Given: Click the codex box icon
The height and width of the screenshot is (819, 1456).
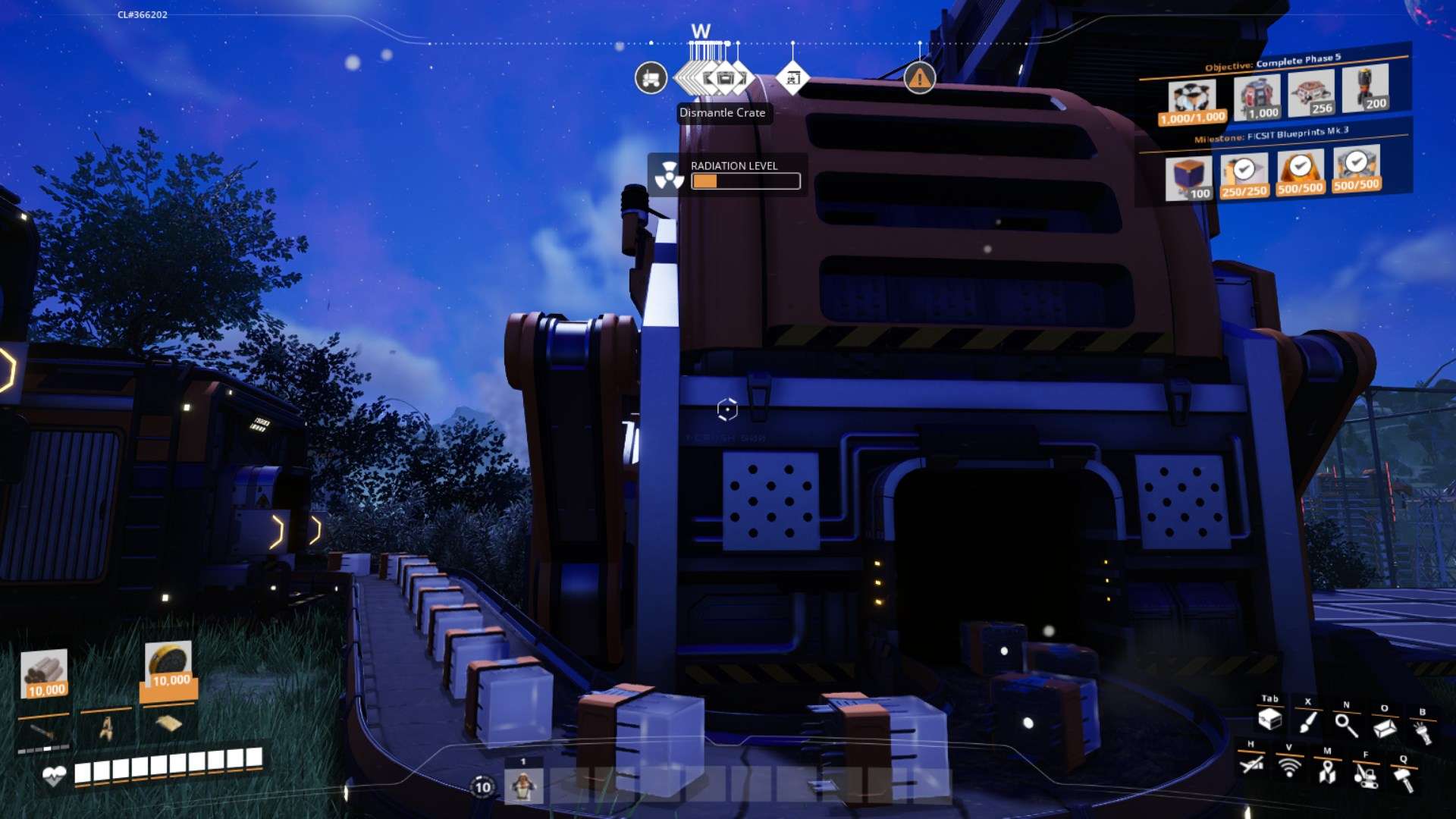Looking at the screenshot, I should pyautogui.click(x=1385, y=728).
